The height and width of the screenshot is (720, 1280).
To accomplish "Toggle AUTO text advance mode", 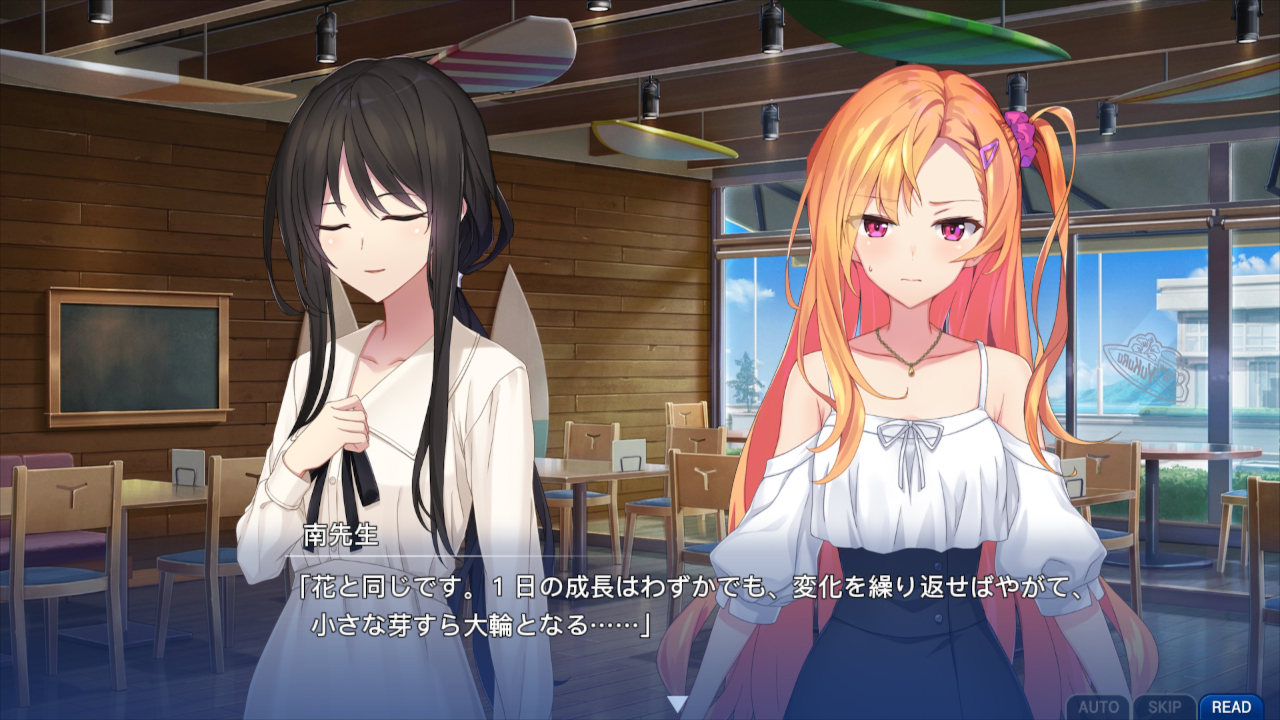I will pos(1098,707).
